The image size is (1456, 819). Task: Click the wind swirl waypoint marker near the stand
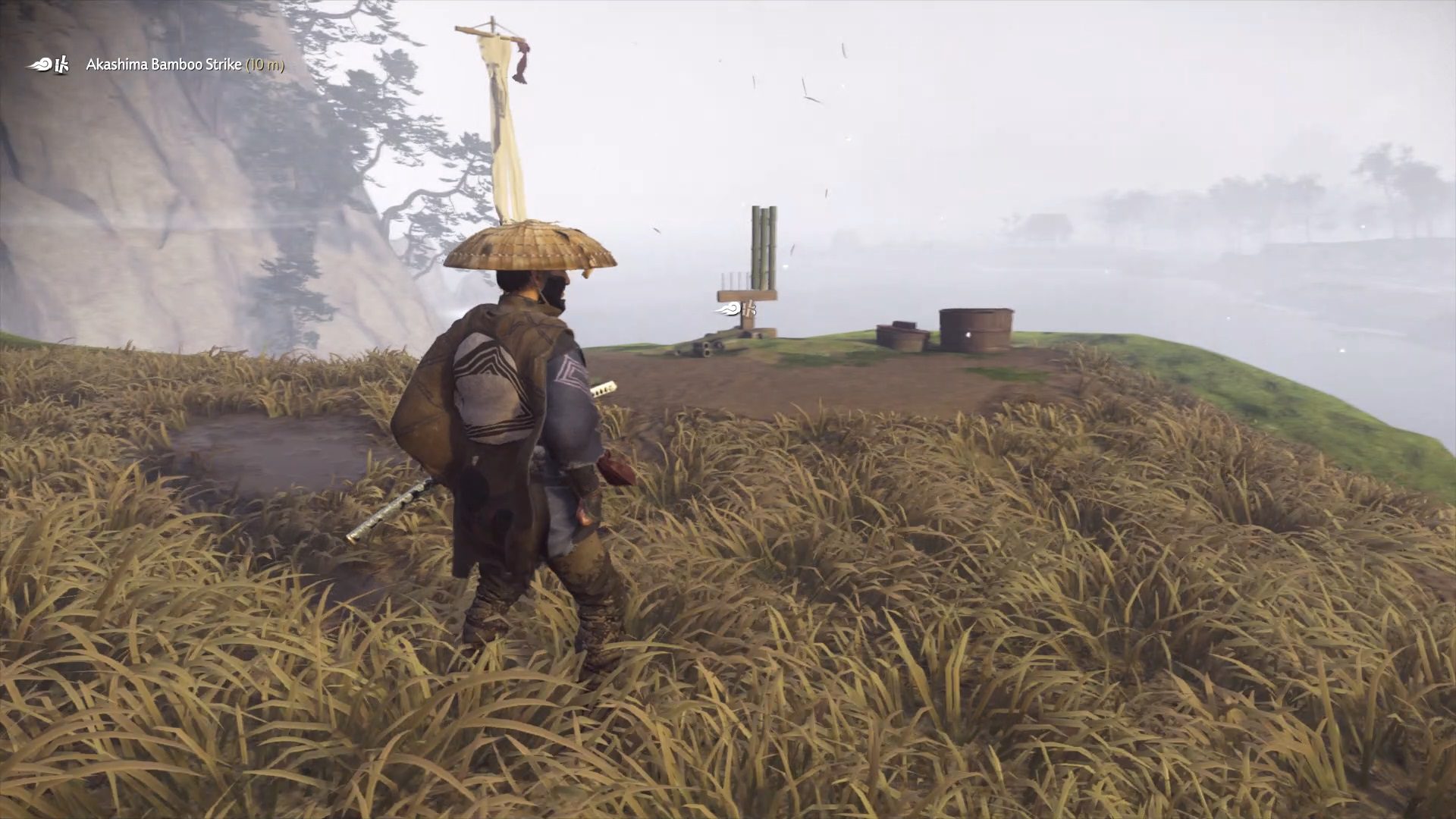coord(730,309)
